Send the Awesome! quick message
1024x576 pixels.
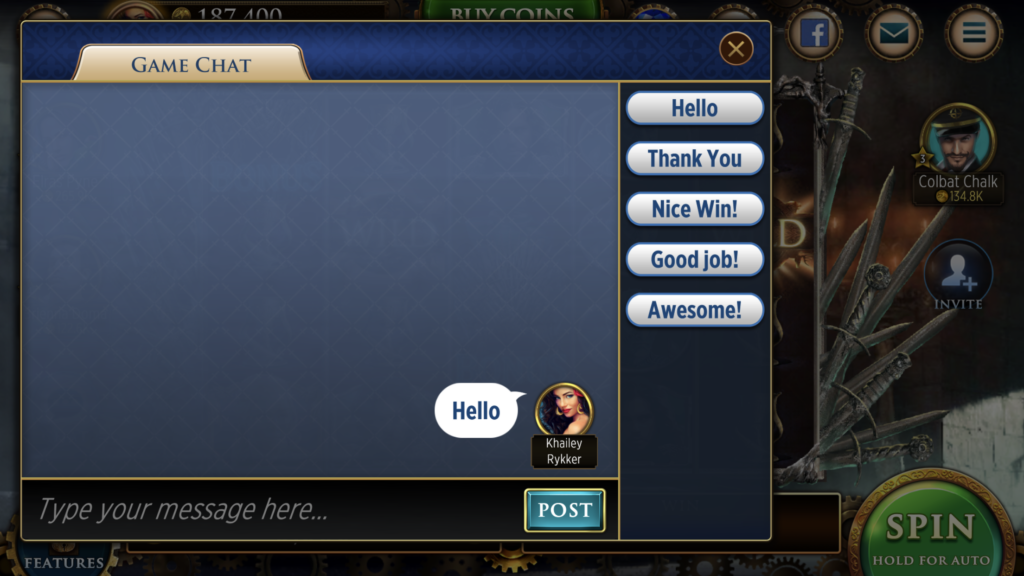coord(694,310)
